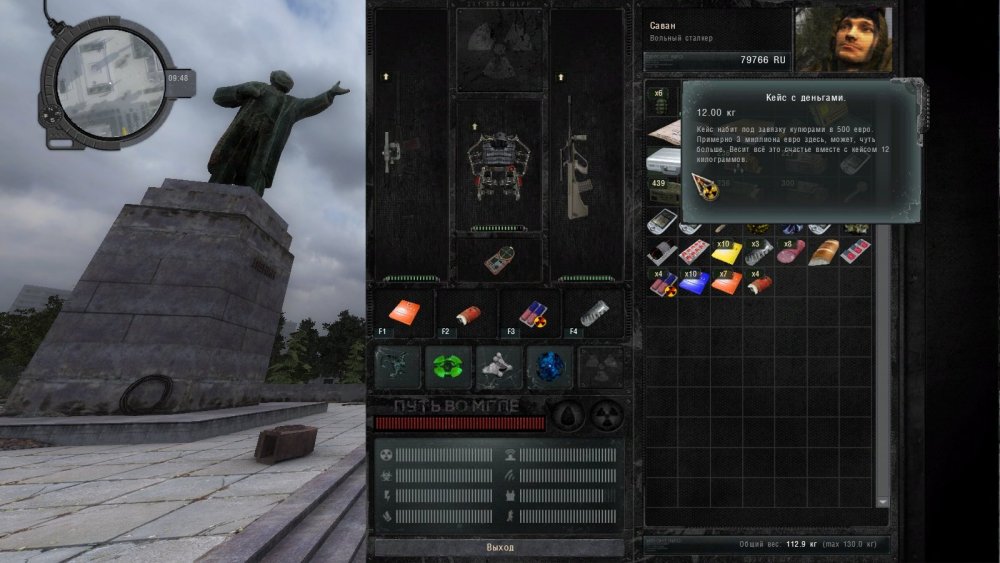
Task: Click the inventory scrollbar down arrow
Action: coord(883,501)
